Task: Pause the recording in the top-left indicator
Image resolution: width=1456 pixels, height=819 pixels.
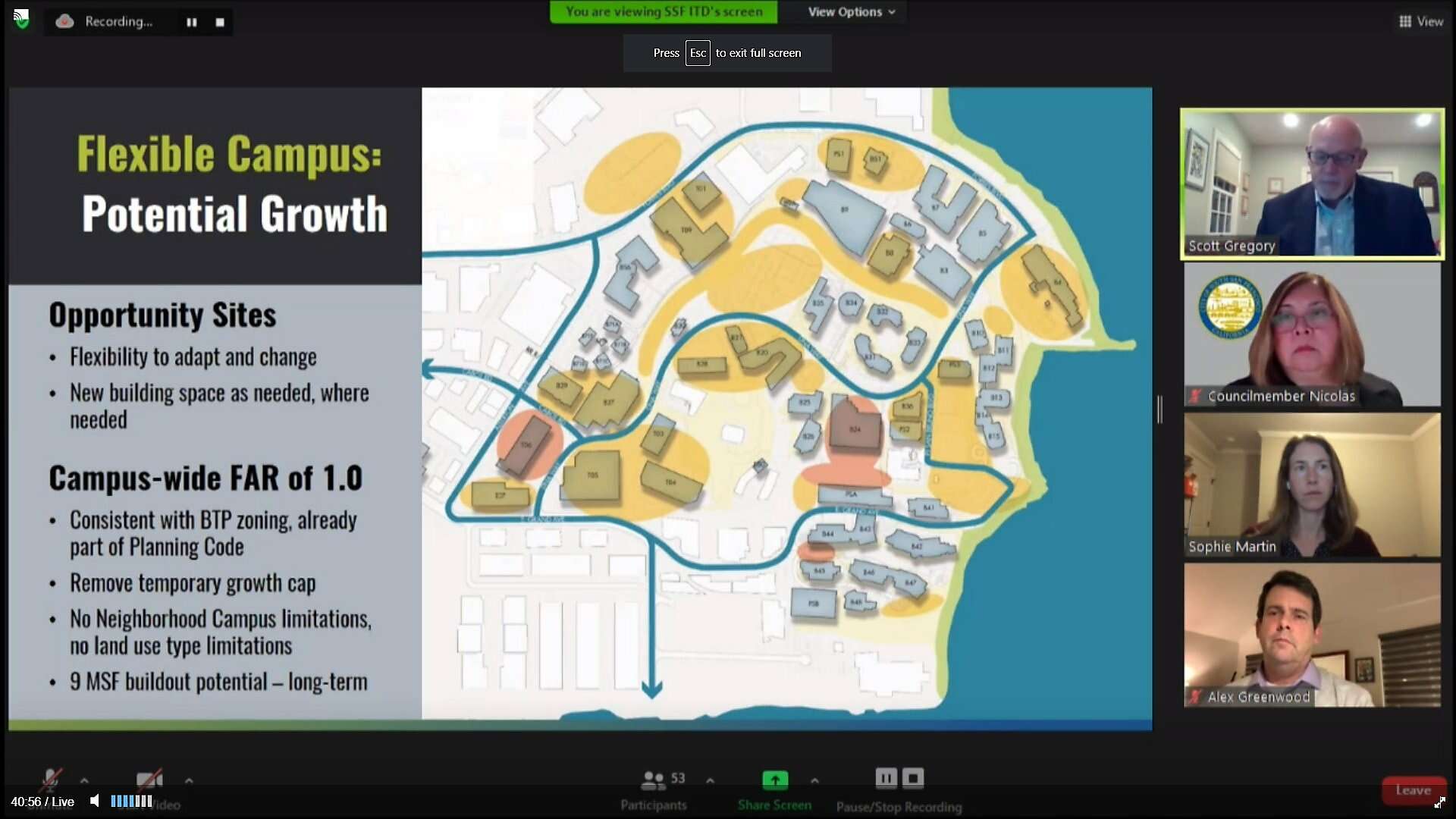Action: pyautogui.click(x=192, y=22)
